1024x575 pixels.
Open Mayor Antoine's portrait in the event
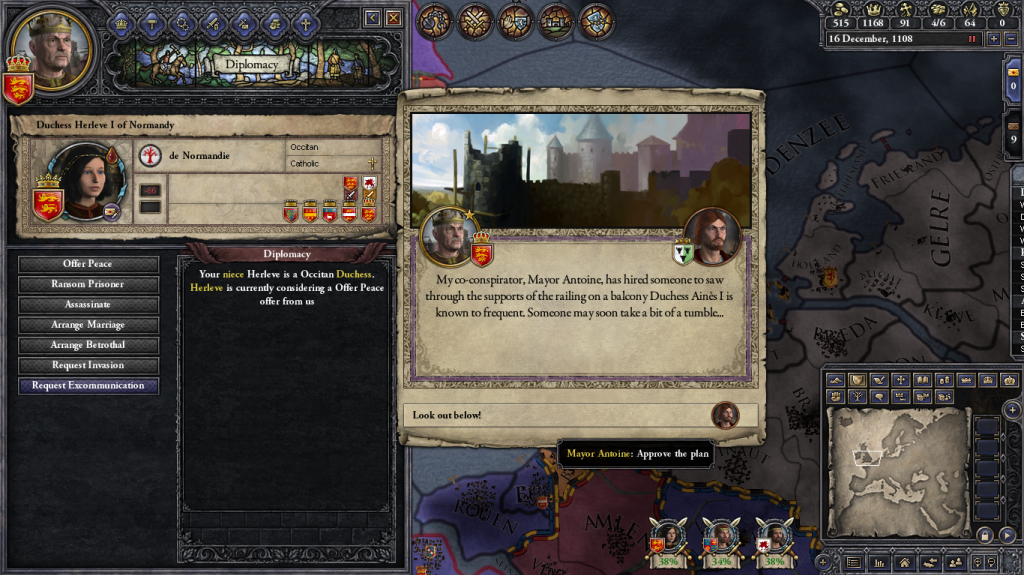tap(714, 236)
